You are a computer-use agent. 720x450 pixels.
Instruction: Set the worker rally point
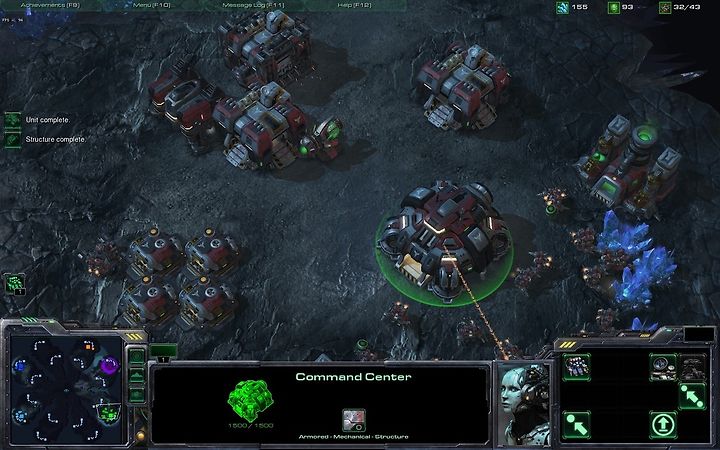(692, 396)
